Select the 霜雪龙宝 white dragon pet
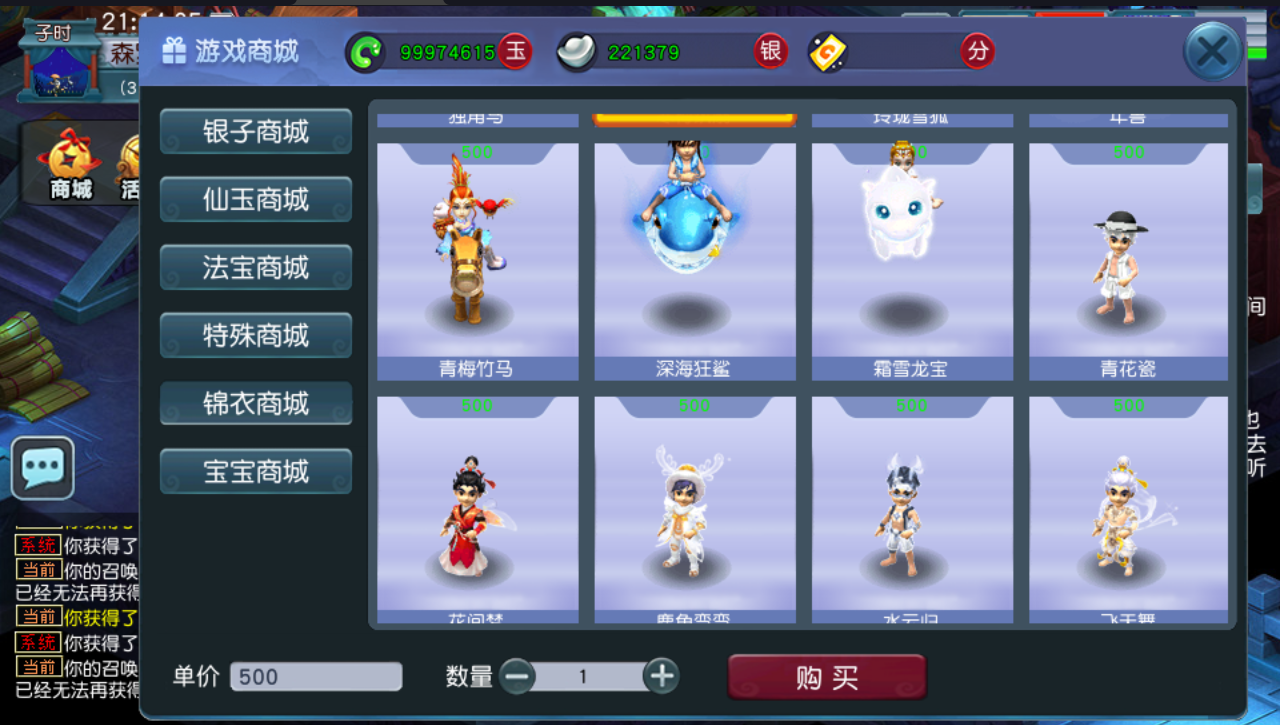Viewport: 1280px width, 725px height. [911, 260]
